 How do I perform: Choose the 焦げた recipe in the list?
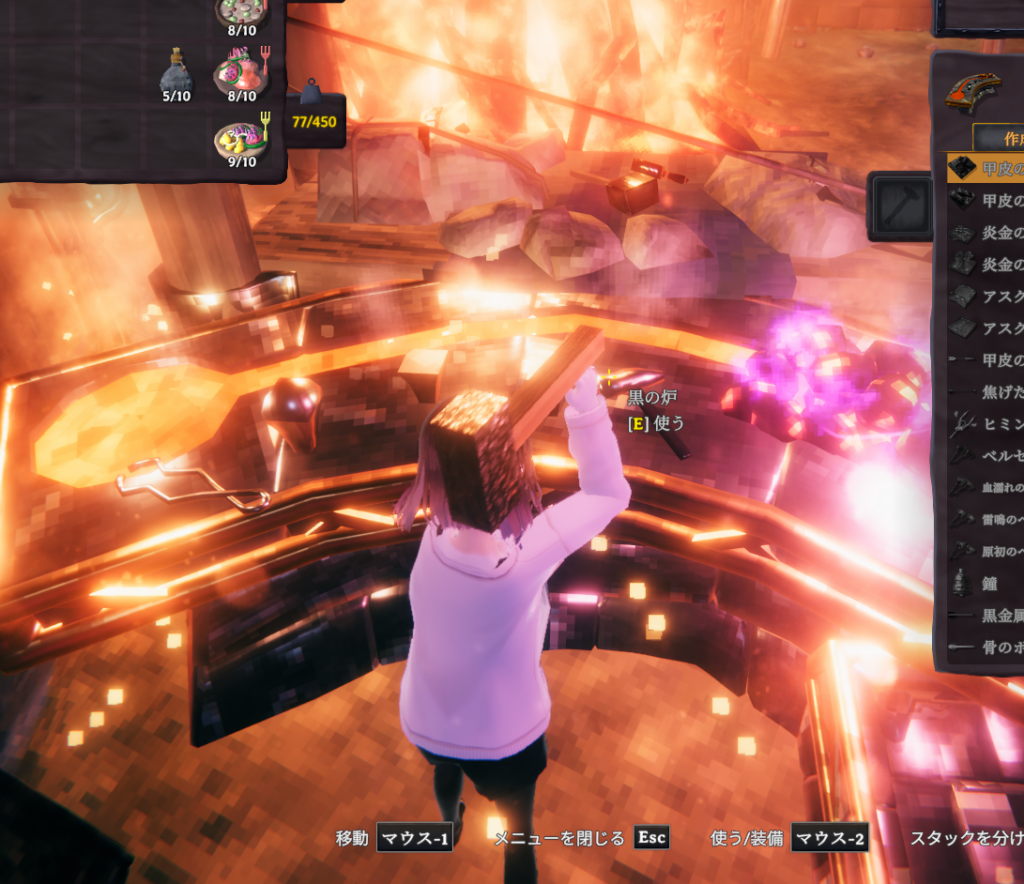pos(986,392)
